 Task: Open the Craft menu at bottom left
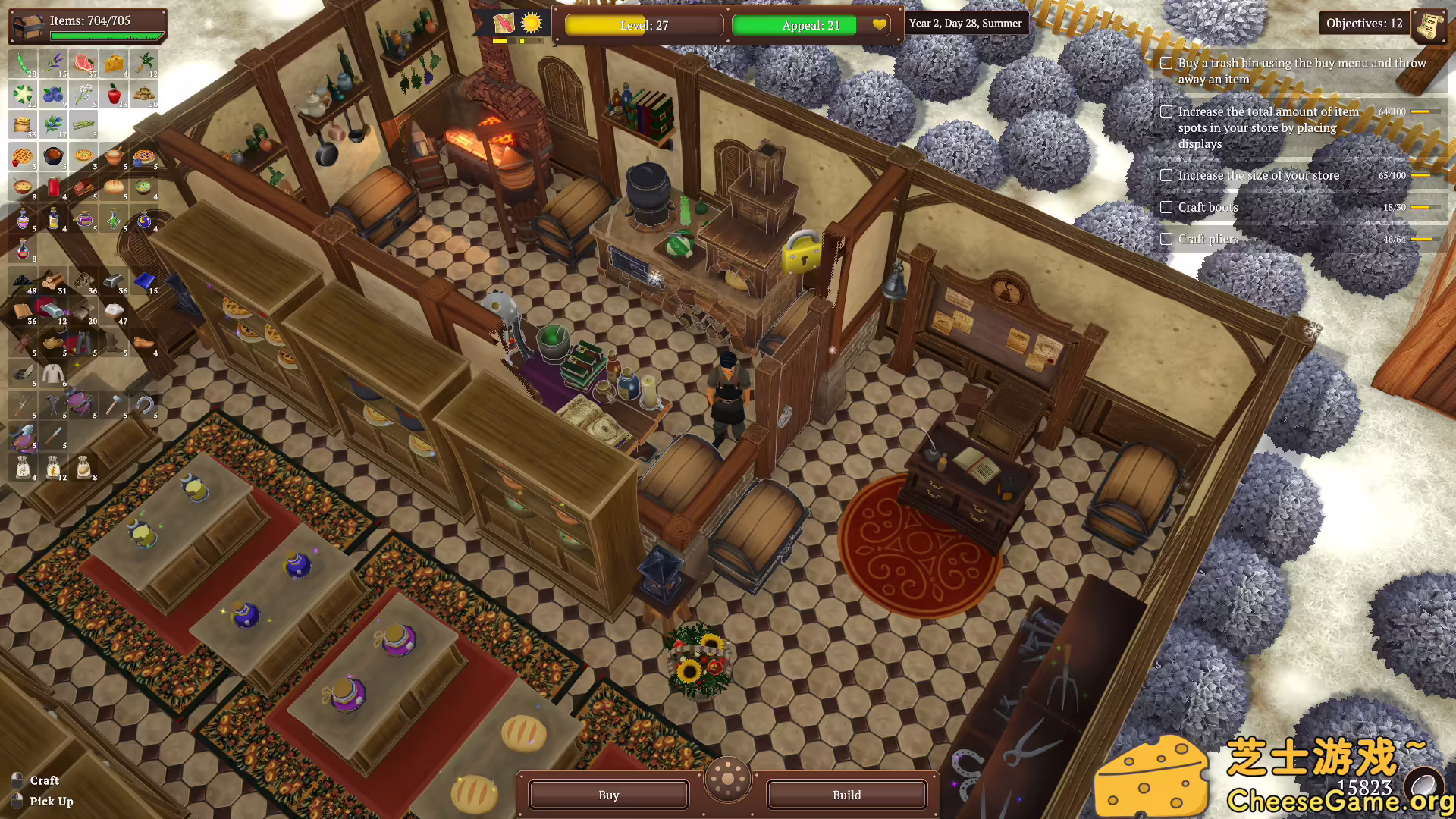pos(44,780)
